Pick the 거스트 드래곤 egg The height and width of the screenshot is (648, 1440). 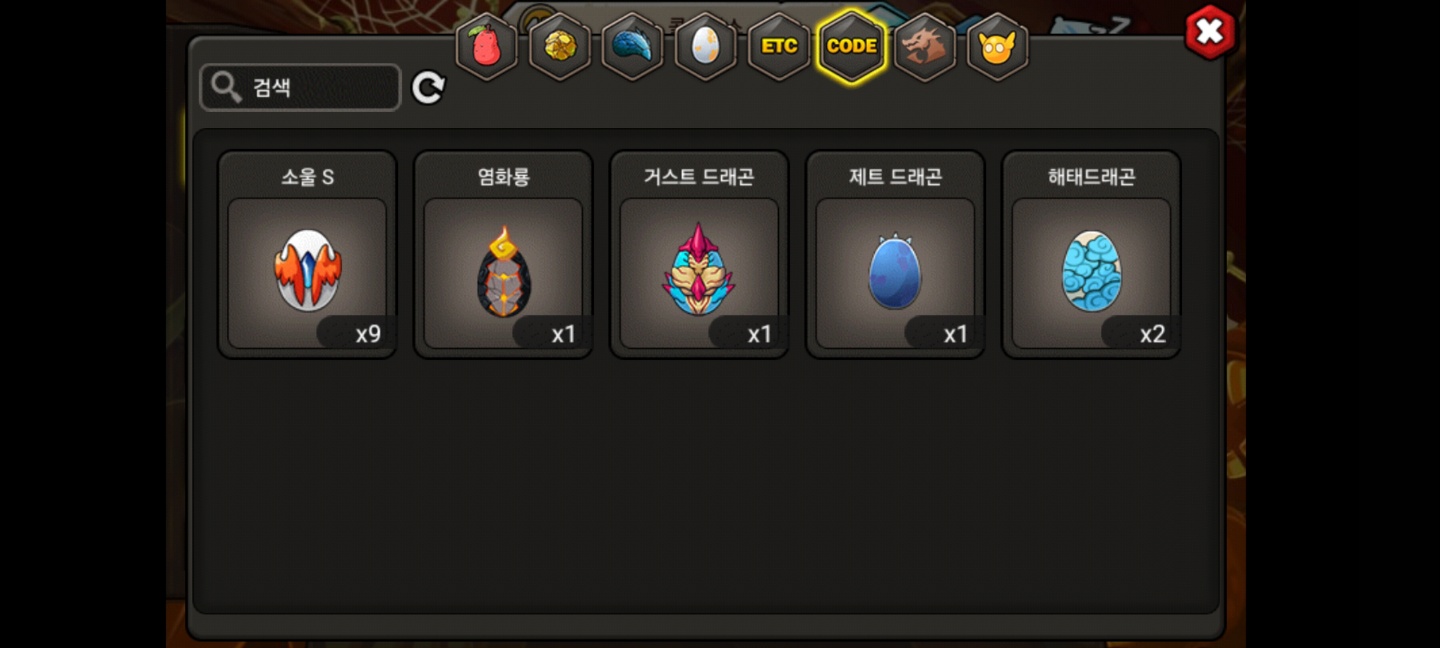tap(699, 272)
